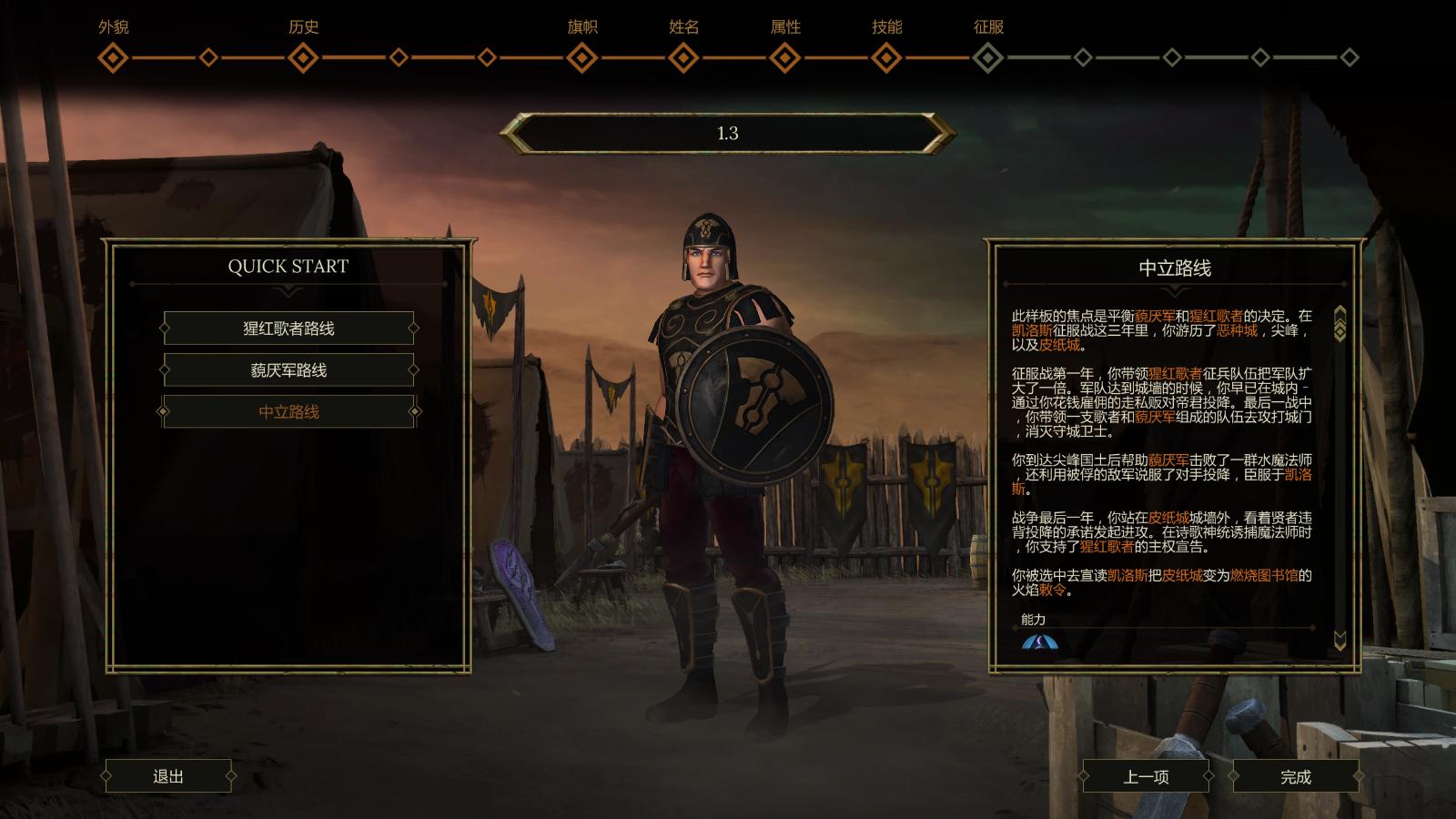1456x819 pixels.
Task: Open the 属性 step marker
Action: 785,58
